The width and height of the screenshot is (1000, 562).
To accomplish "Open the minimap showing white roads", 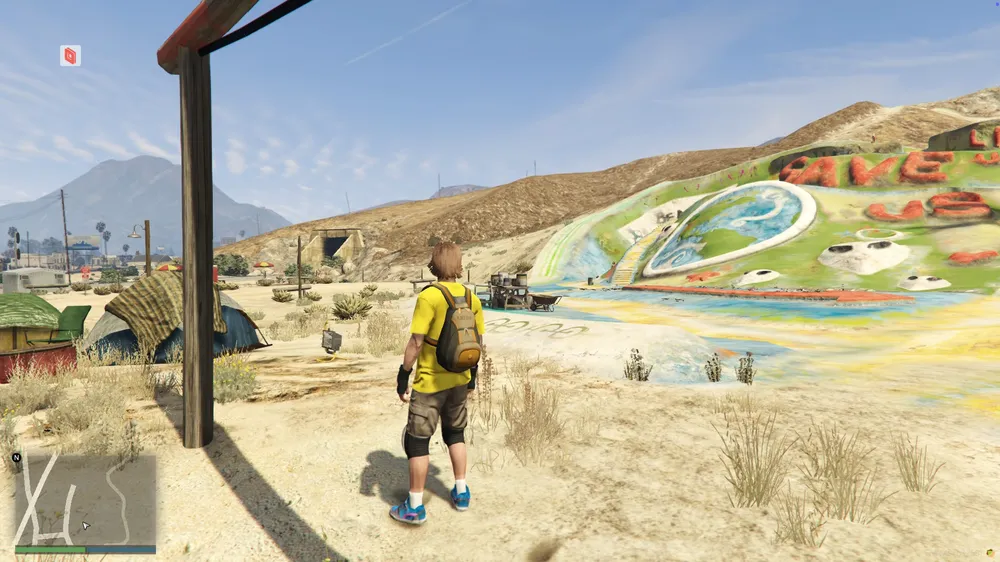I will [x=85, y=499].
